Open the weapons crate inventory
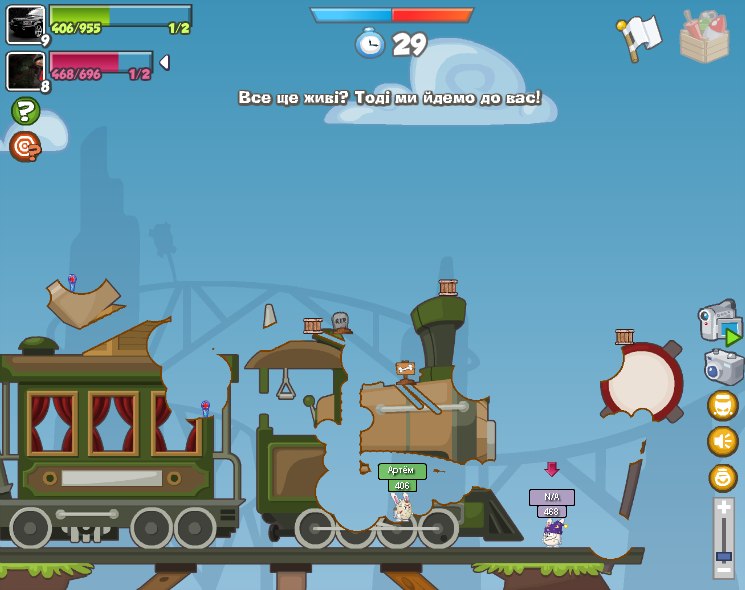This screenshot has height=590, width=745. [x=704, y=37]
